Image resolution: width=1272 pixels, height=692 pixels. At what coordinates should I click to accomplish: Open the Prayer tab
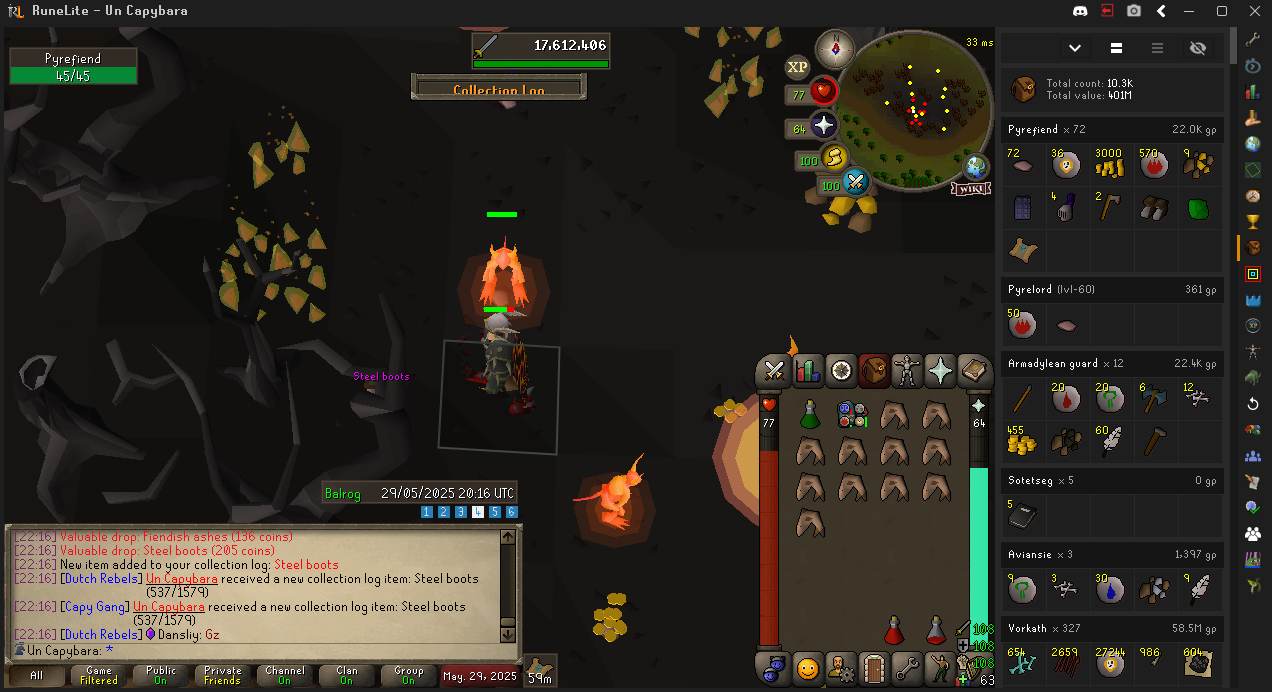[940, 371]
